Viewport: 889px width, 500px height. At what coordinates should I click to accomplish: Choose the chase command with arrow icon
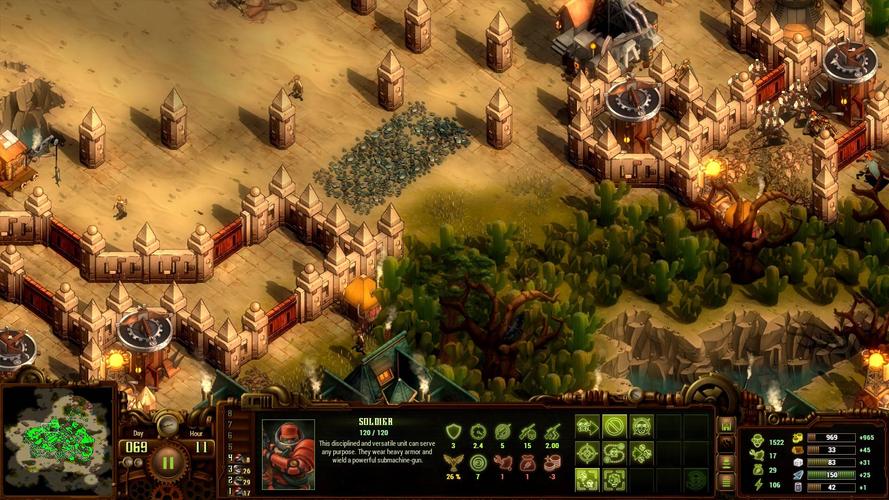(x=641, y=453)
